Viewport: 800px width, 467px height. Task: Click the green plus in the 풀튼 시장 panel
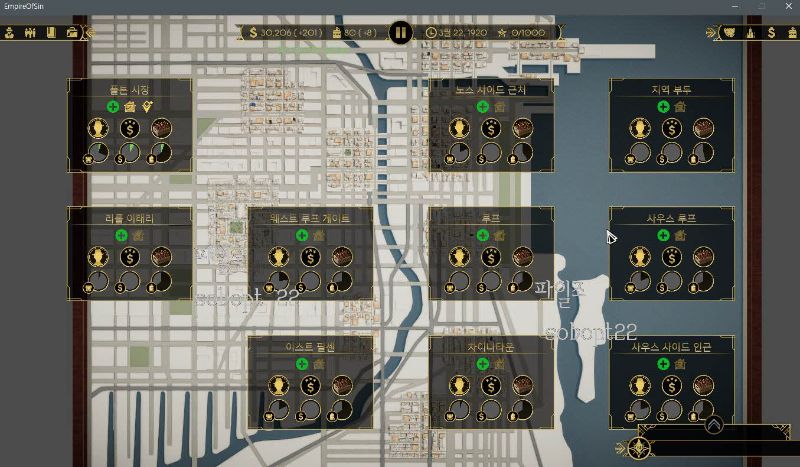click(113, 106)
